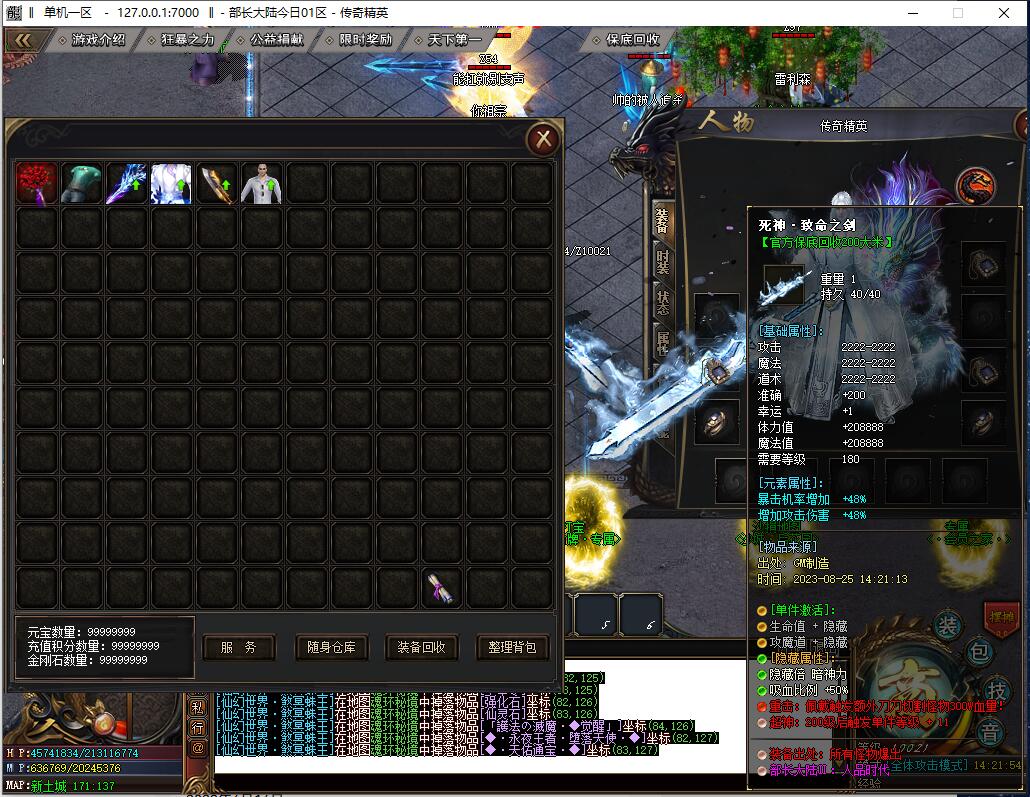The image size is (1030, 797).
Task: Close the inventory bag window
Action: (542, 139)
